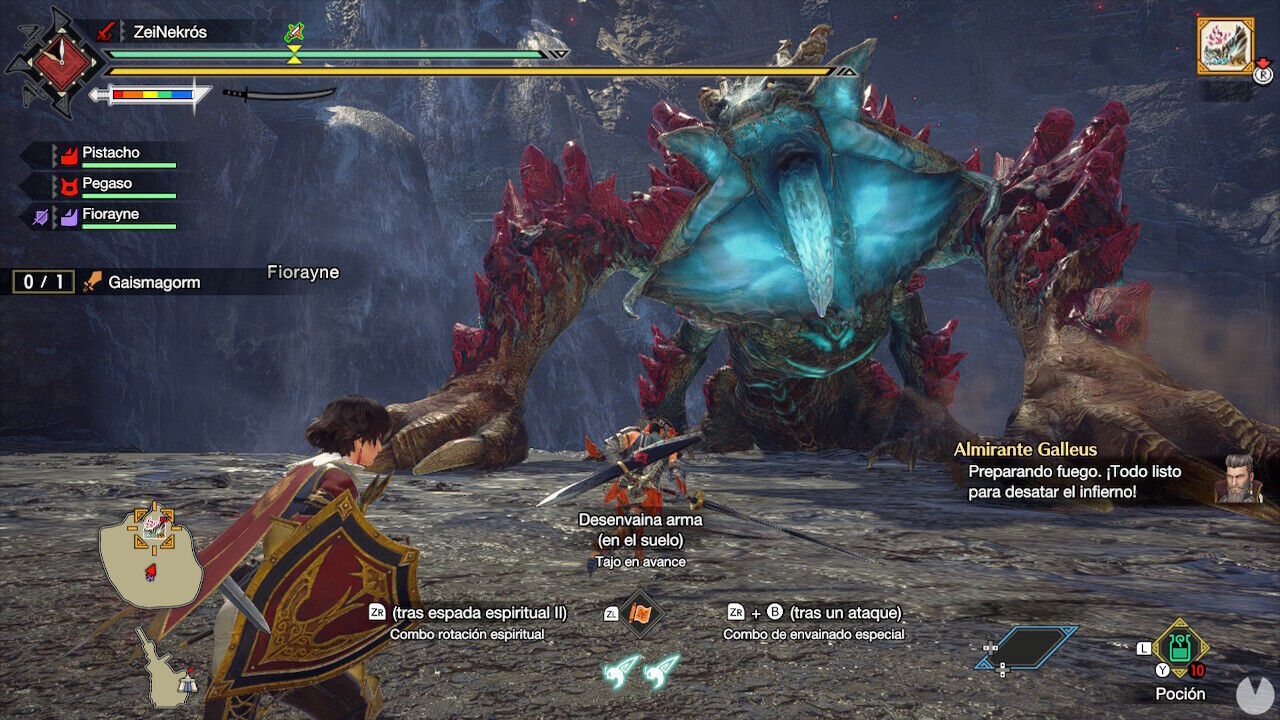This screenshot has width=1280, height=720.
Task: Open the Gaismagorm quest target icon
Action: pyautogui.click(x=93, y=281)
